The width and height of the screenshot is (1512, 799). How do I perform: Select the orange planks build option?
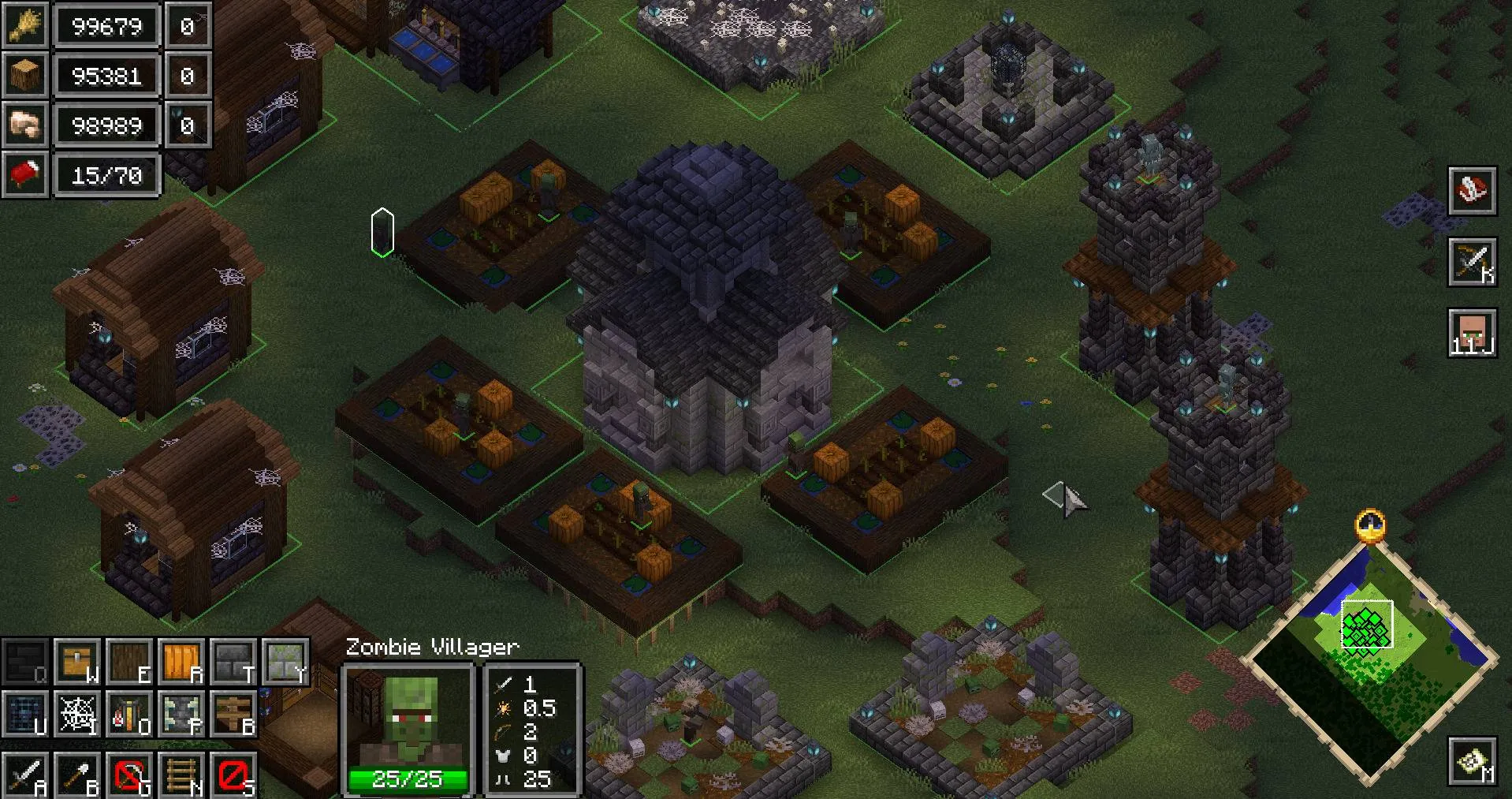coord(182,663)
